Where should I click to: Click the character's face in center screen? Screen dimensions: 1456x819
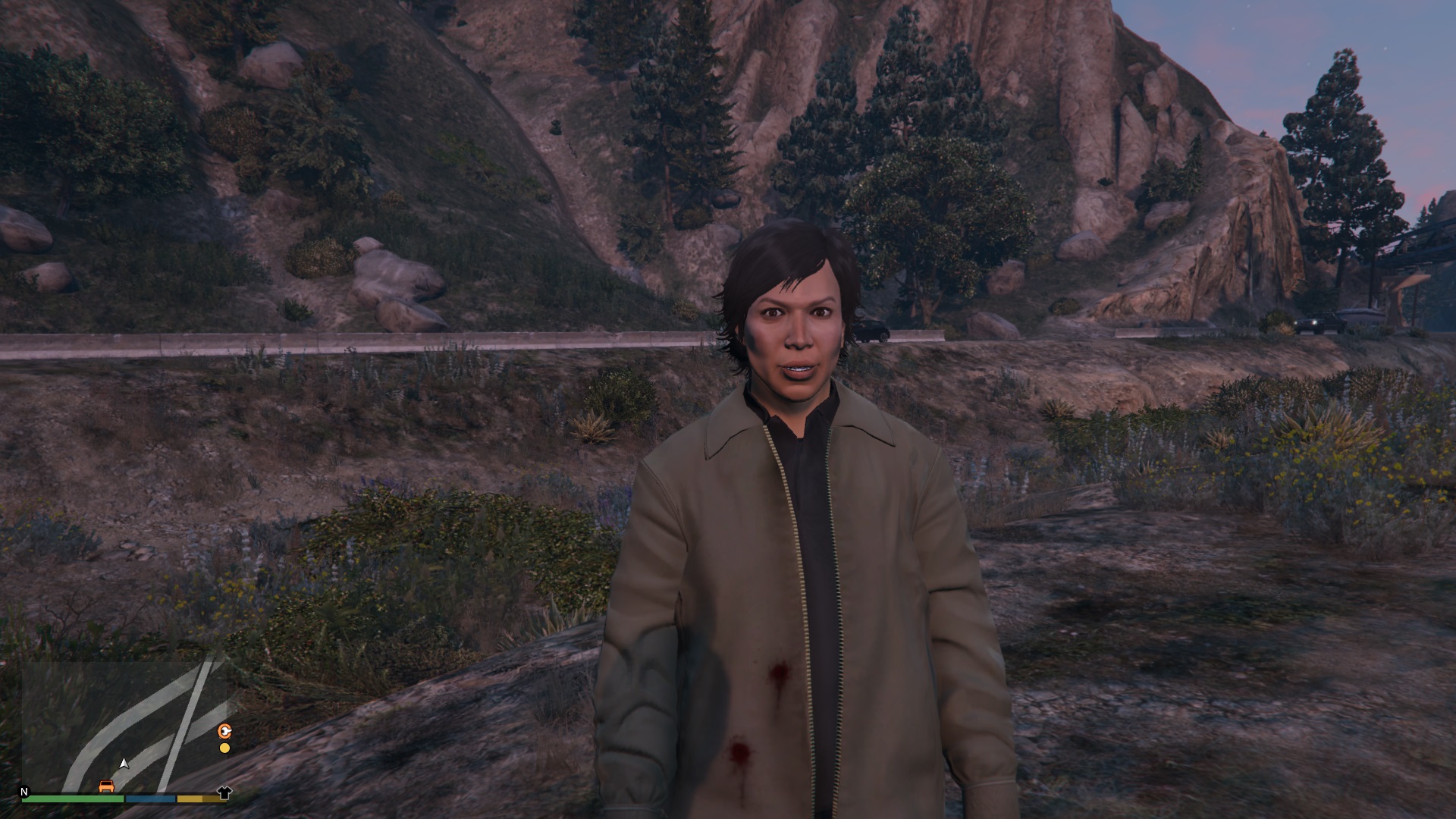coord(795,334)
